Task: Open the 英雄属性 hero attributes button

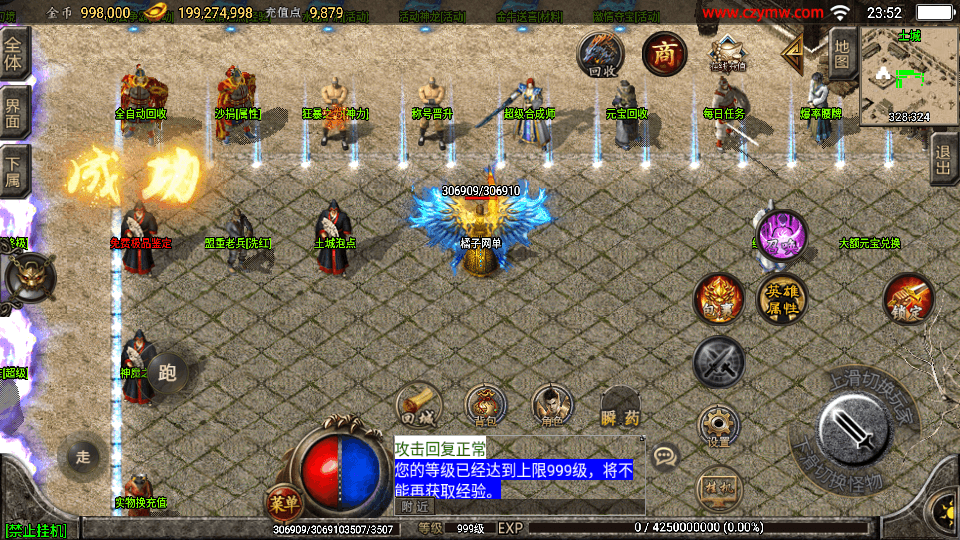Action: tap(782, 298)
